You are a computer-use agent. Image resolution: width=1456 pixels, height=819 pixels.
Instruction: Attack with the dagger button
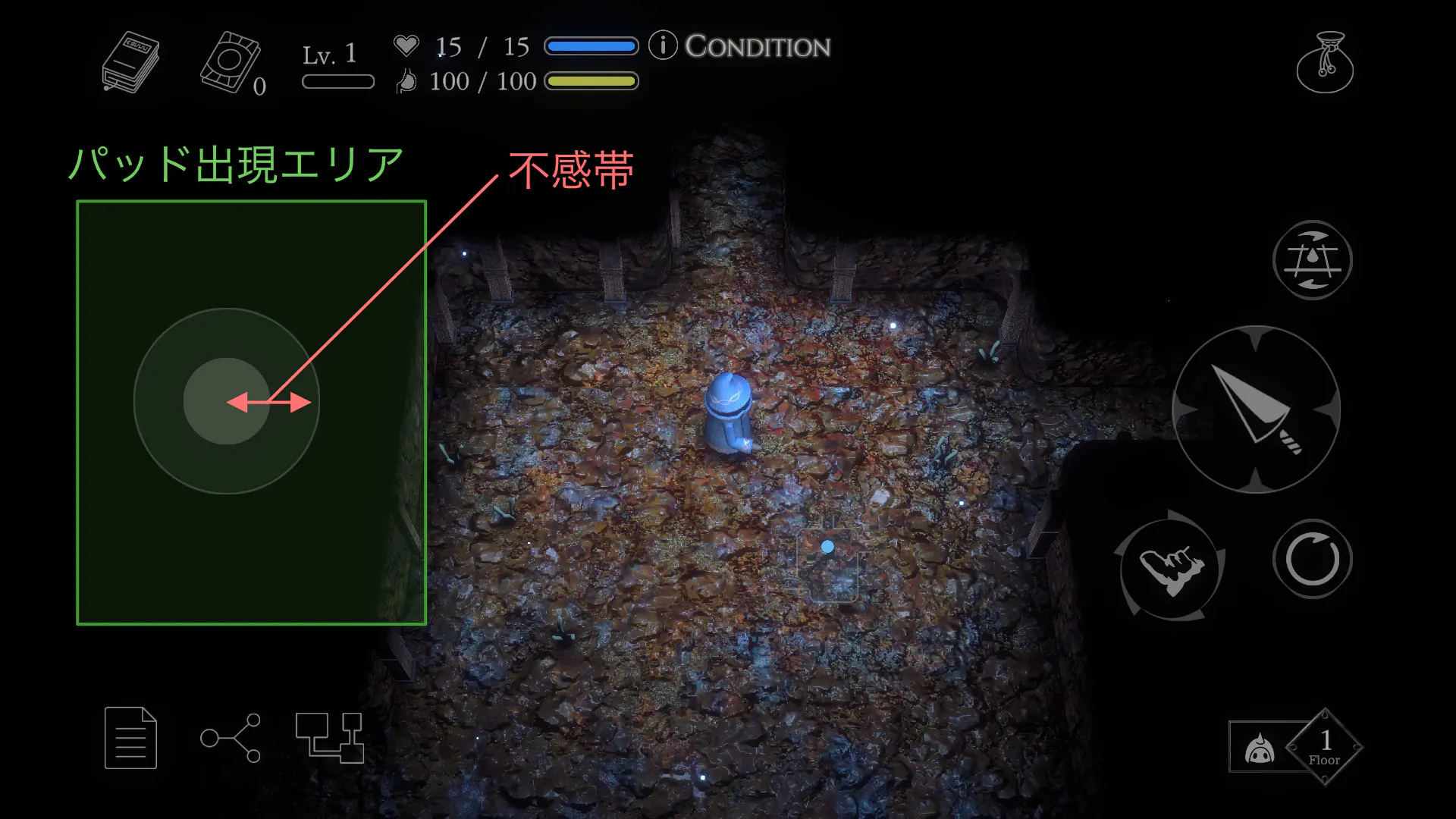1256,409
